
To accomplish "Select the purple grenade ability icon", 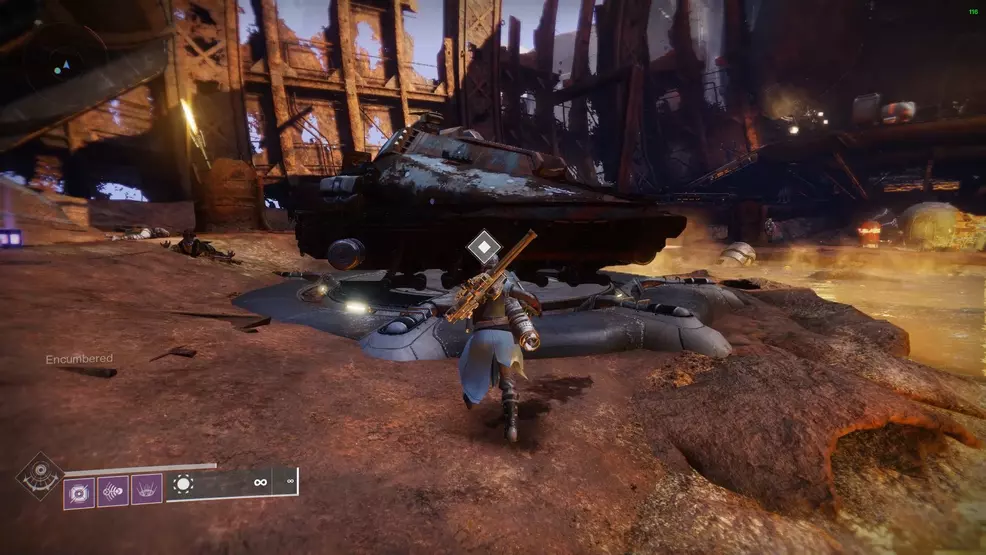I will click(79, 491).
